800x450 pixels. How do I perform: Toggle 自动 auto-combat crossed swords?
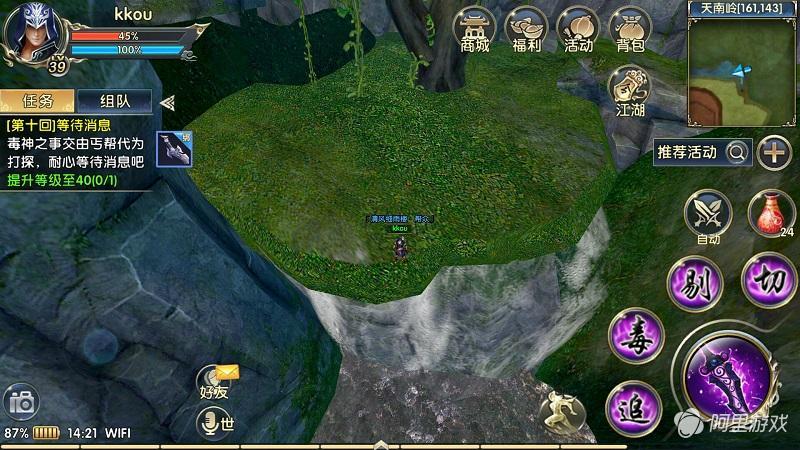(x=708, y=214)
